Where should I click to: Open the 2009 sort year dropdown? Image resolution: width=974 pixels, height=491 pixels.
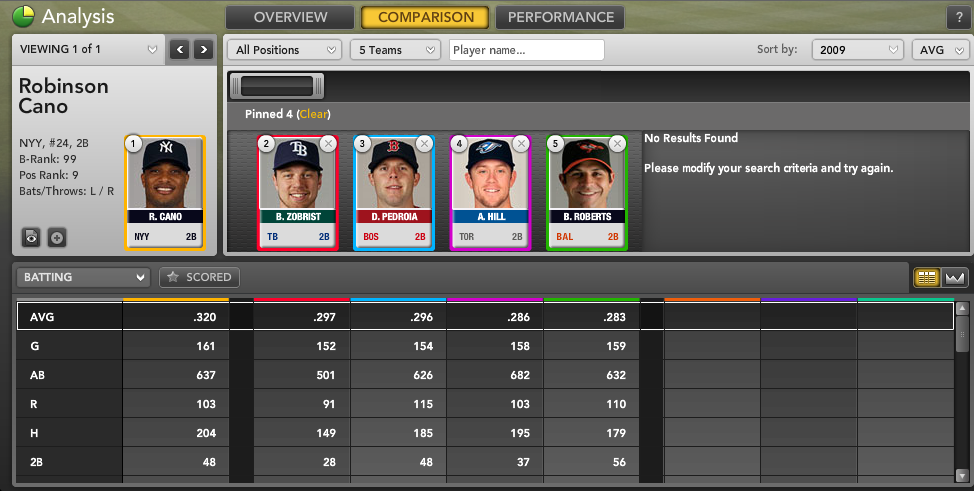coord(857,50)
